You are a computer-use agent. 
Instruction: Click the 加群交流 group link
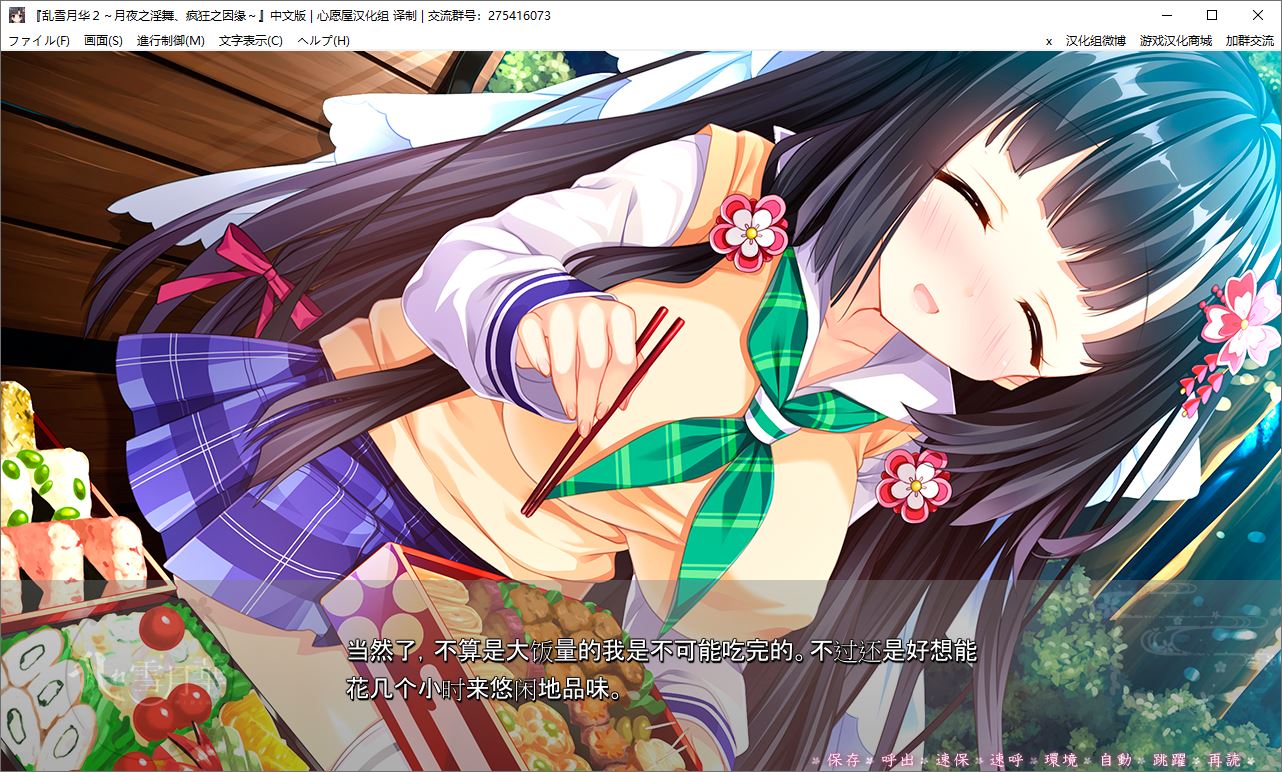[x=1250, y=41]
